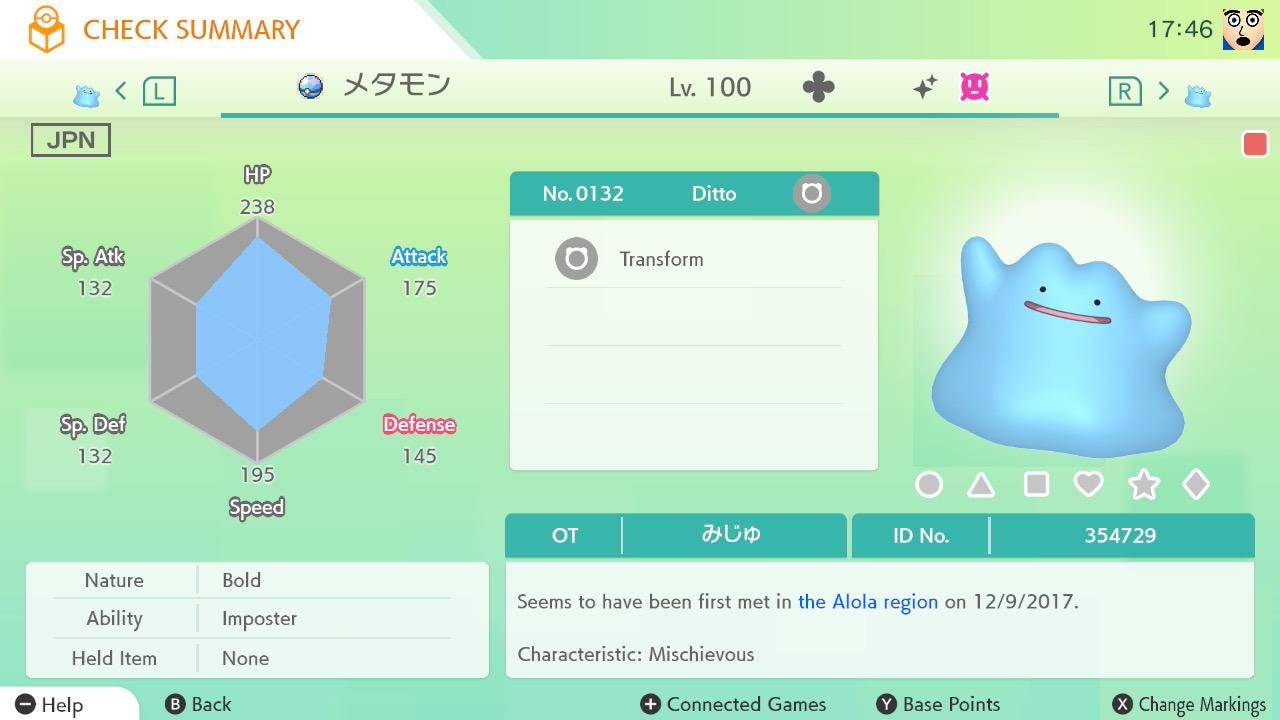Open Base Points from the bottom bar
The width and height of the screenshot is (1280, 720).
[x=936, y=704]
